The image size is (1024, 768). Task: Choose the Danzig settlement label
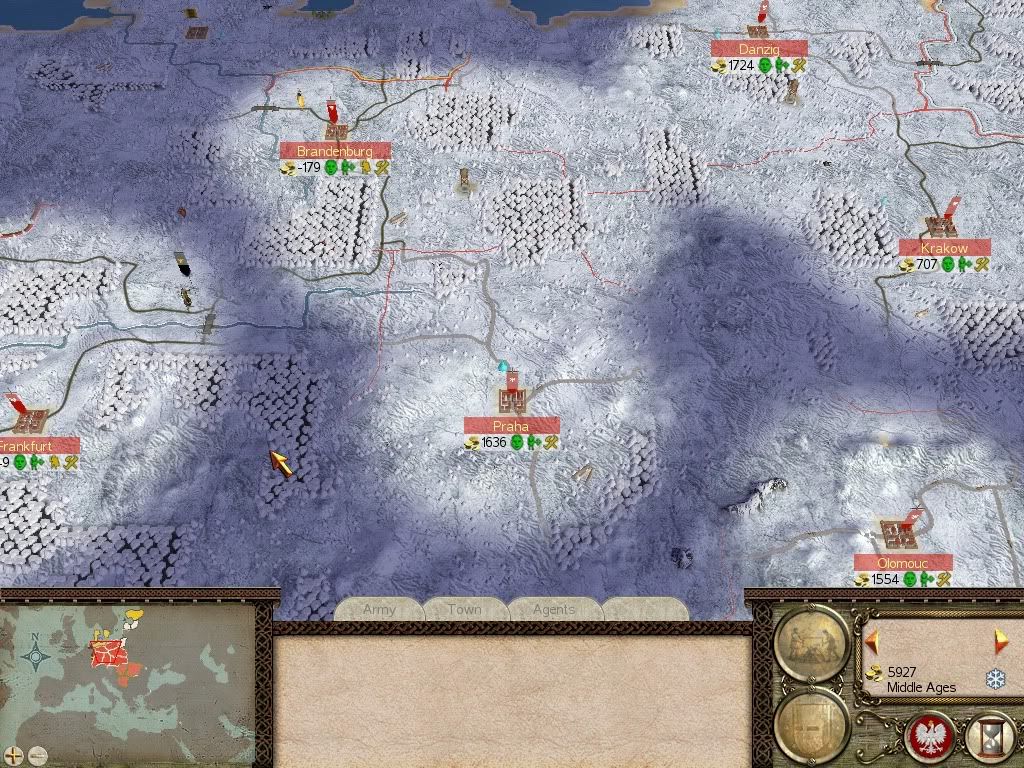tap(759, 48)
